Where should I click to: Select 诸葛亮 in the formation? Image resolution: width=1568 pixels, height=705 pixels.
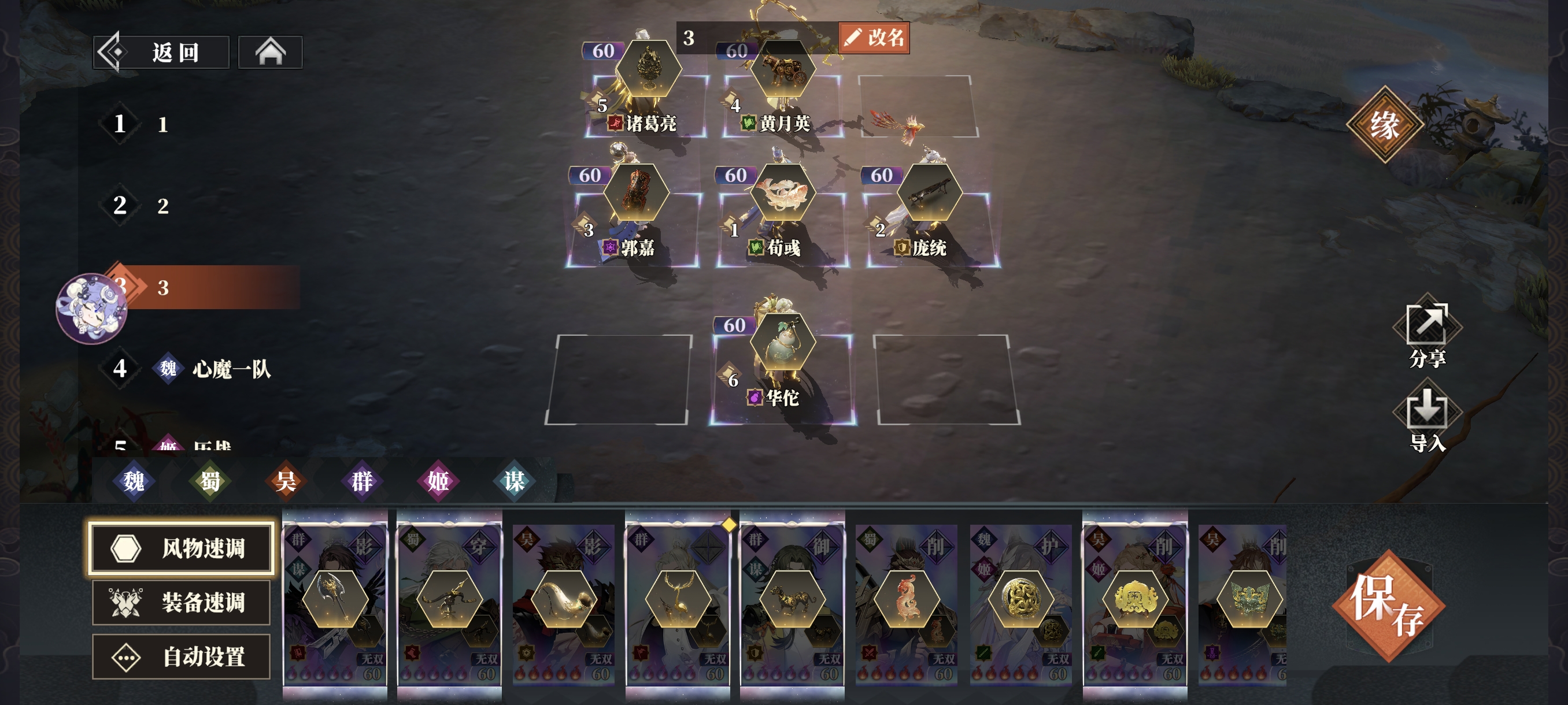[648, 97]
